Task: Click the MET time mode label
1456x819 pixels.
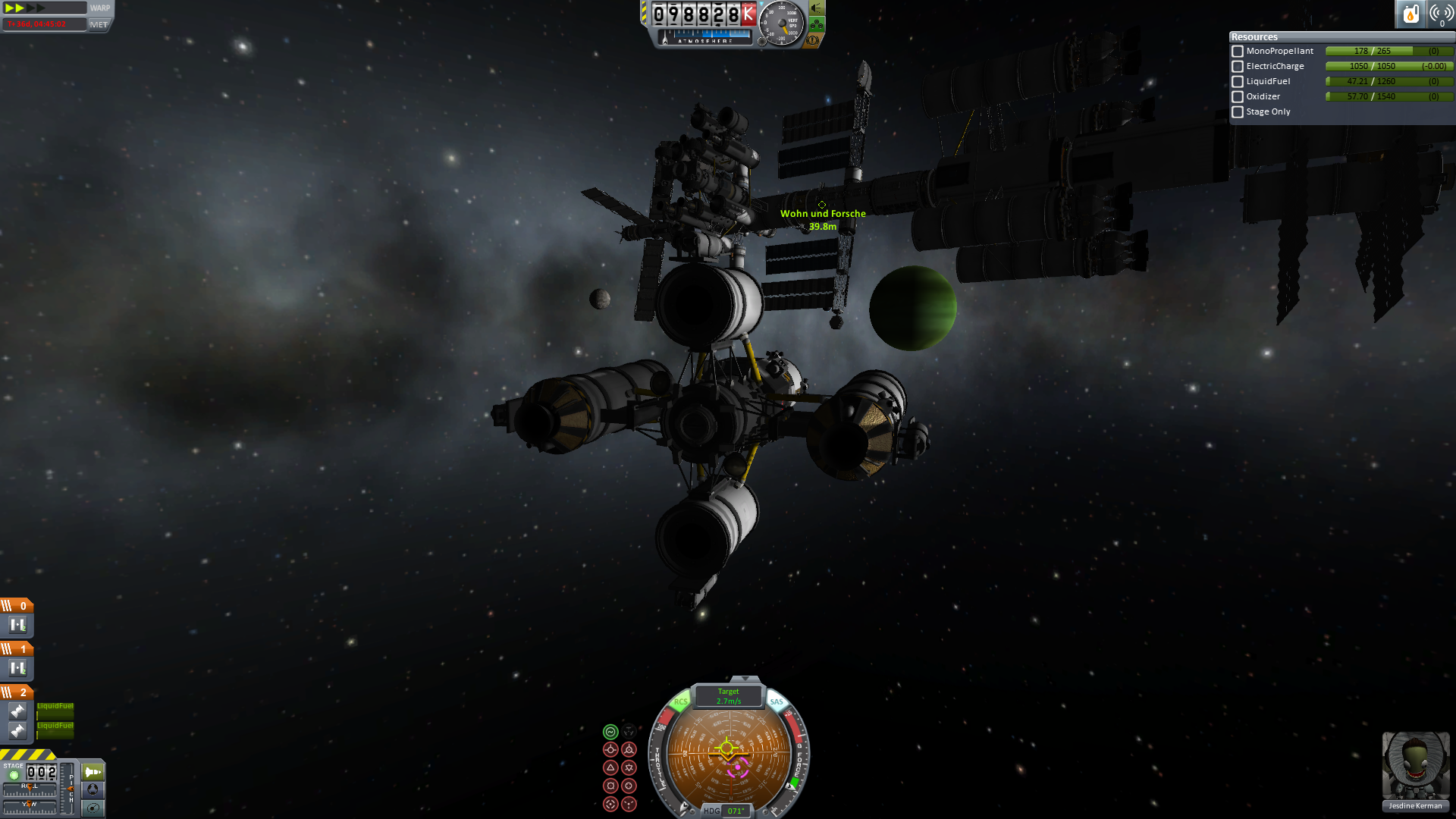Action: 99,25
